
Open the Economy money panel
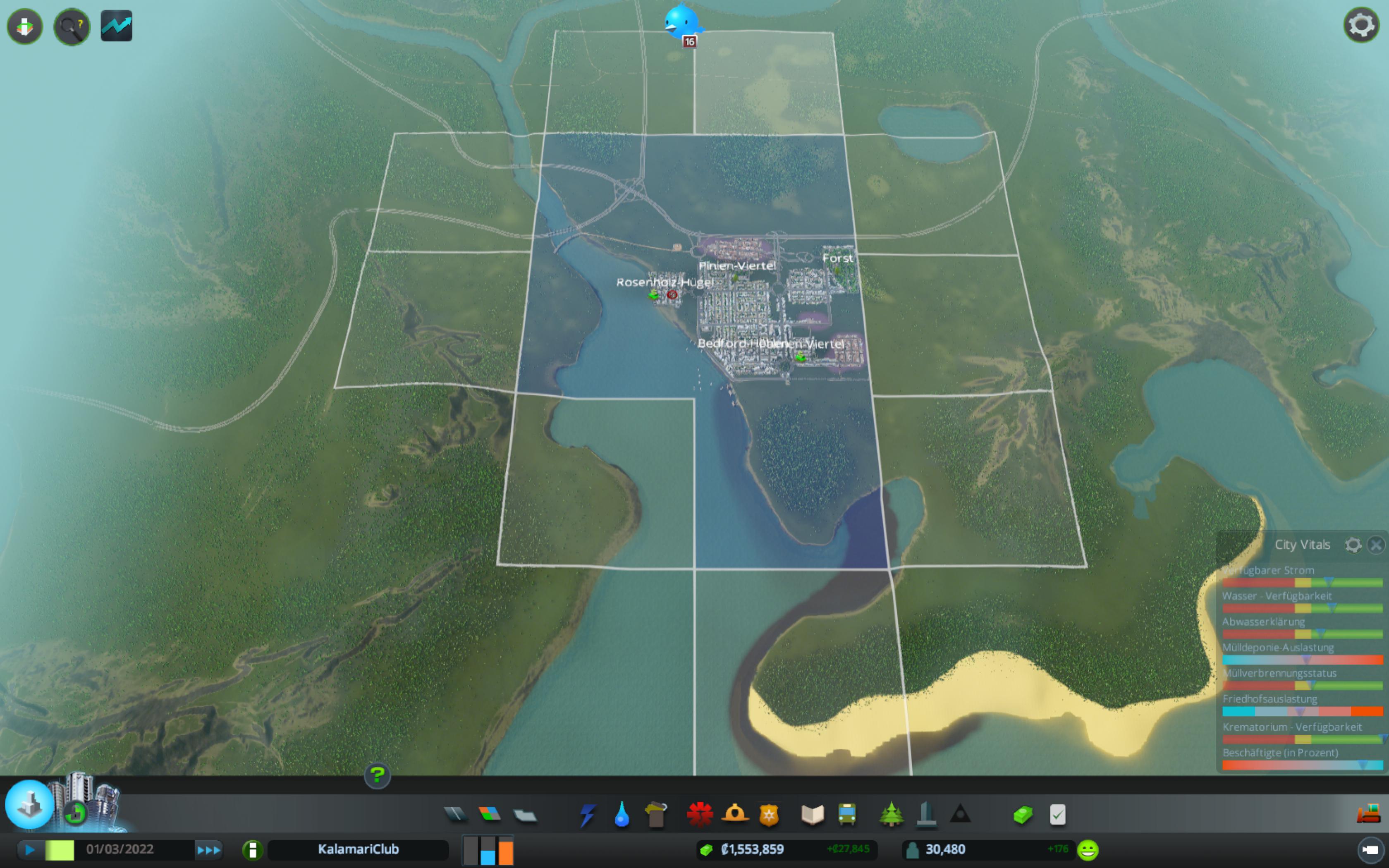click(x=1023, y=815)
